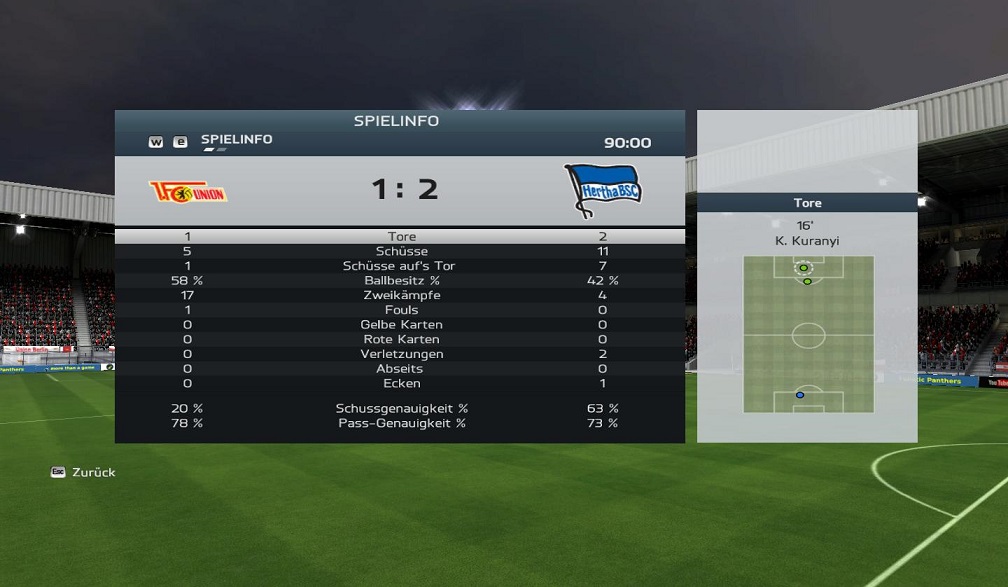Select the Ballbesitz % row
The height and width of the screenshot is (587, 1008).
pyautogui.click(x=401, y=281)
